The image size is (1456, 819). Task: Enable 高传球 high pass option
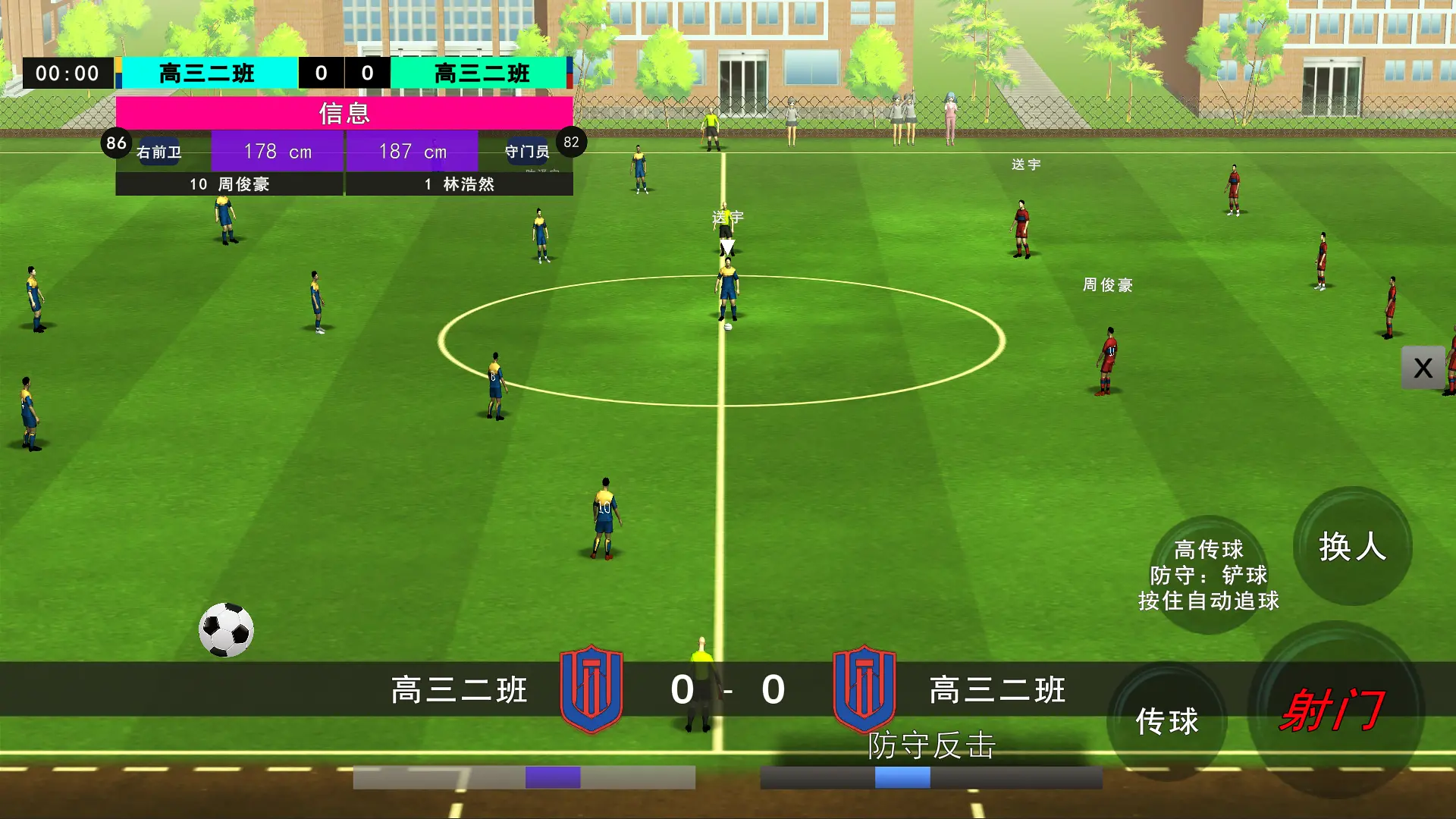(x=1207, y=550)
